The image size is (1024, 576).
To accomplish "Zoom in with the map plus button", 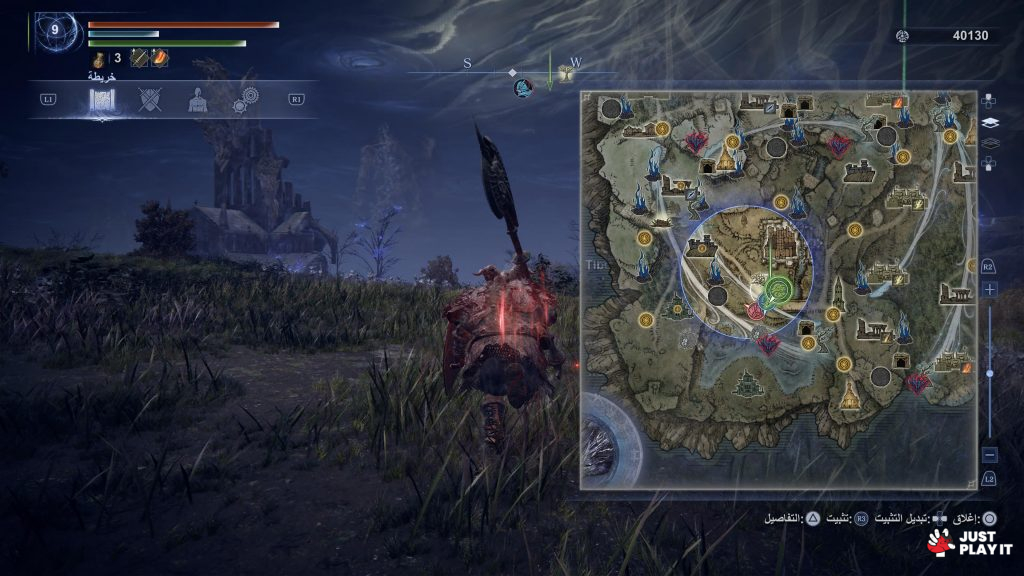I will [x=989, y=289].
